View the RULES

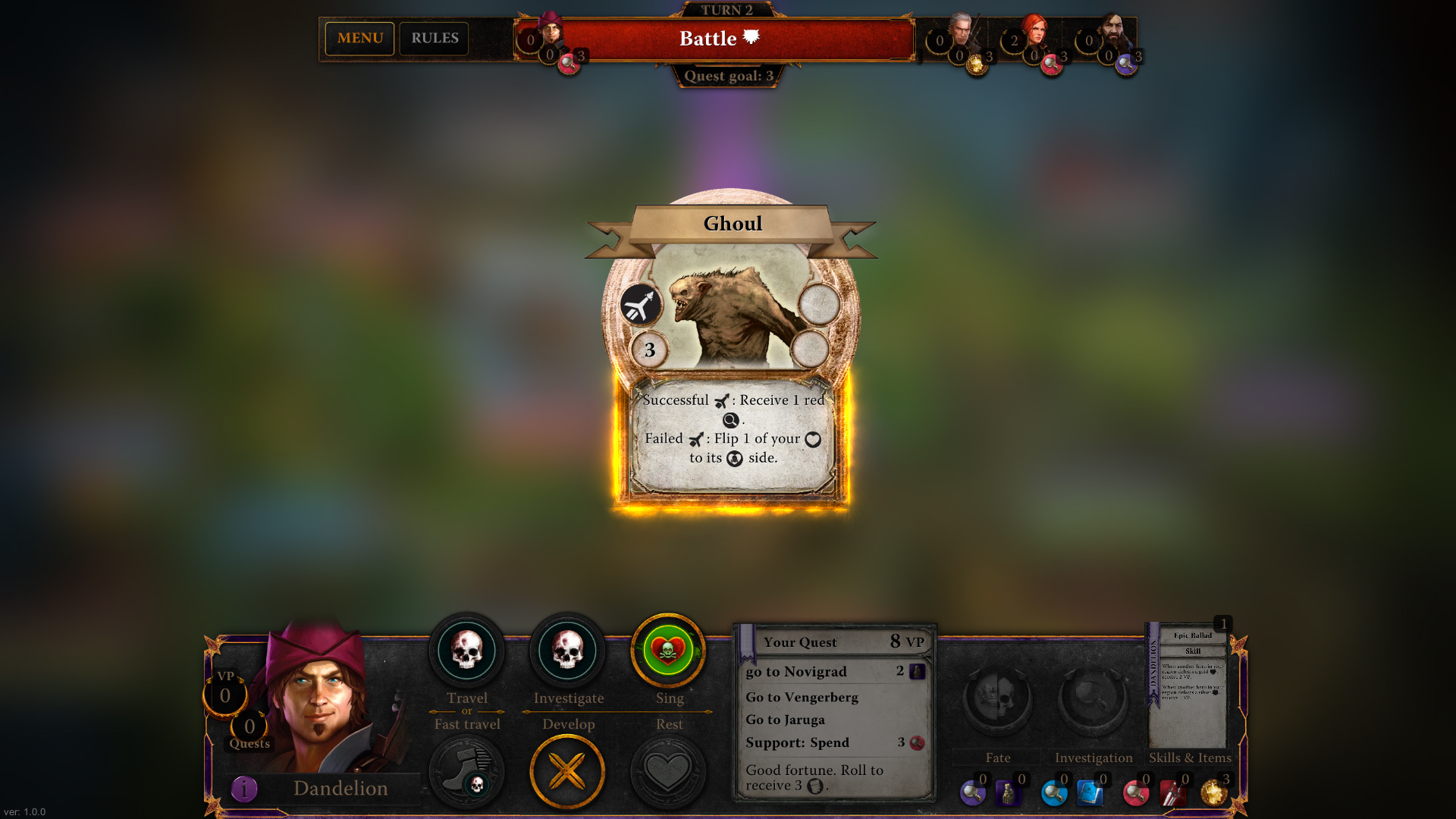[x=434, y=38]
